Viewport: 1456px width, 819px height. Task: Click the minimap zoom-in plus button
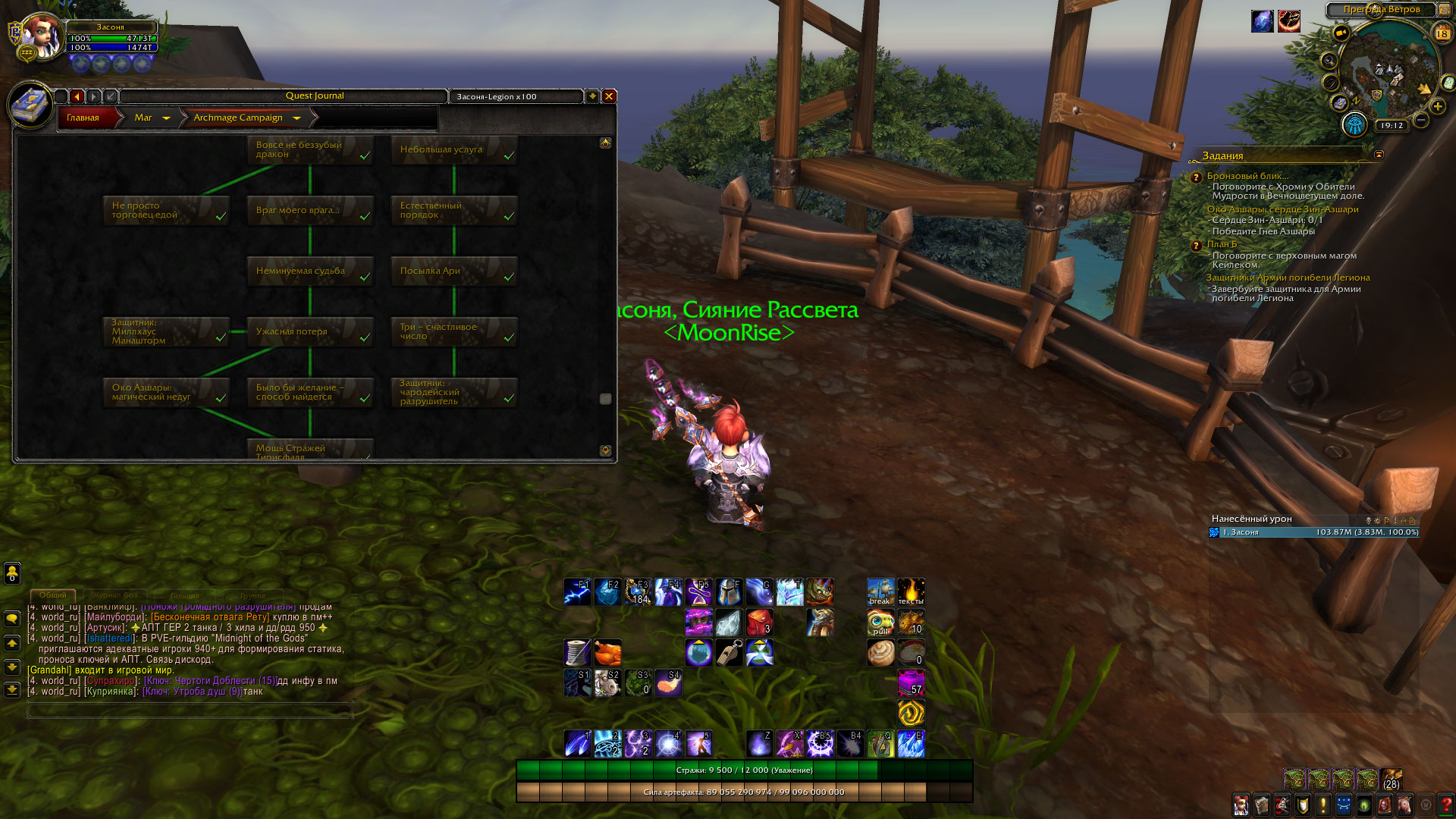pos(1437,106)
